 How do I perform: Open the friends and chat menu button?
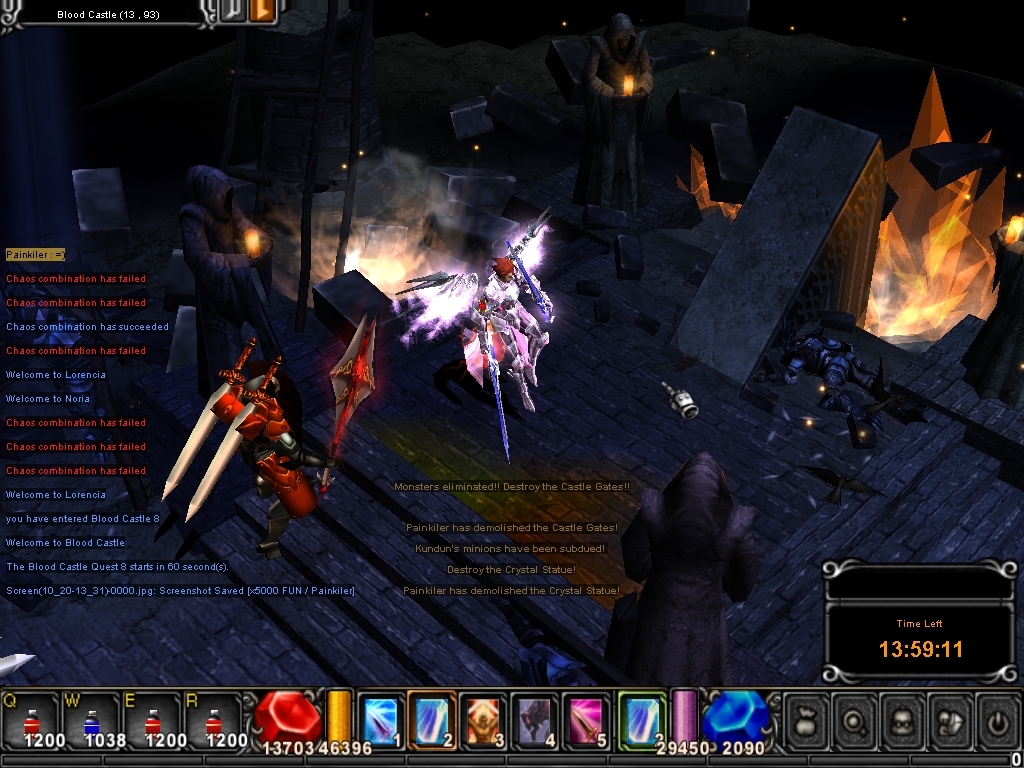click(952, 718)
